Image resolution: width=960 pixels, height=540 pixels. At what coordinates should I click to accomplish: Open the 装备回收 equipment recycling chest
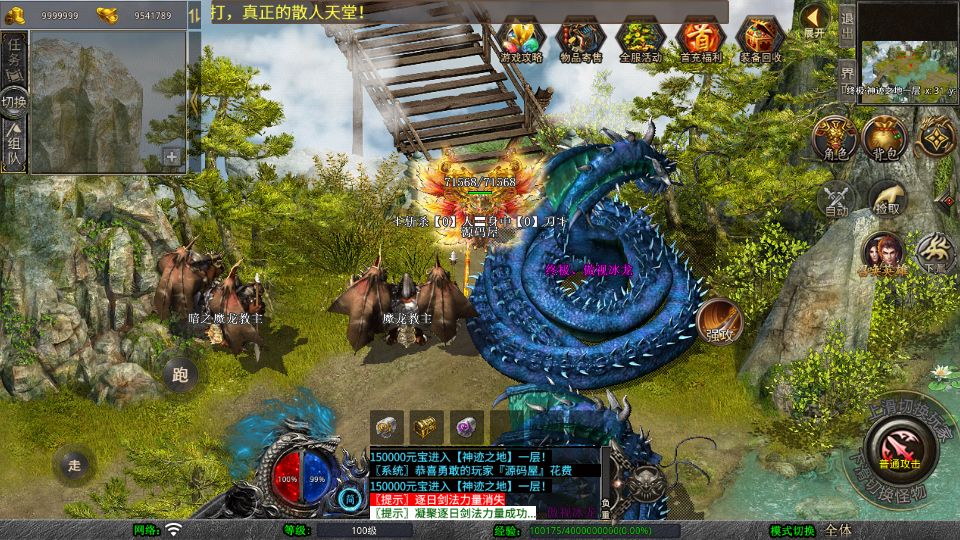(x=760, y=40)
